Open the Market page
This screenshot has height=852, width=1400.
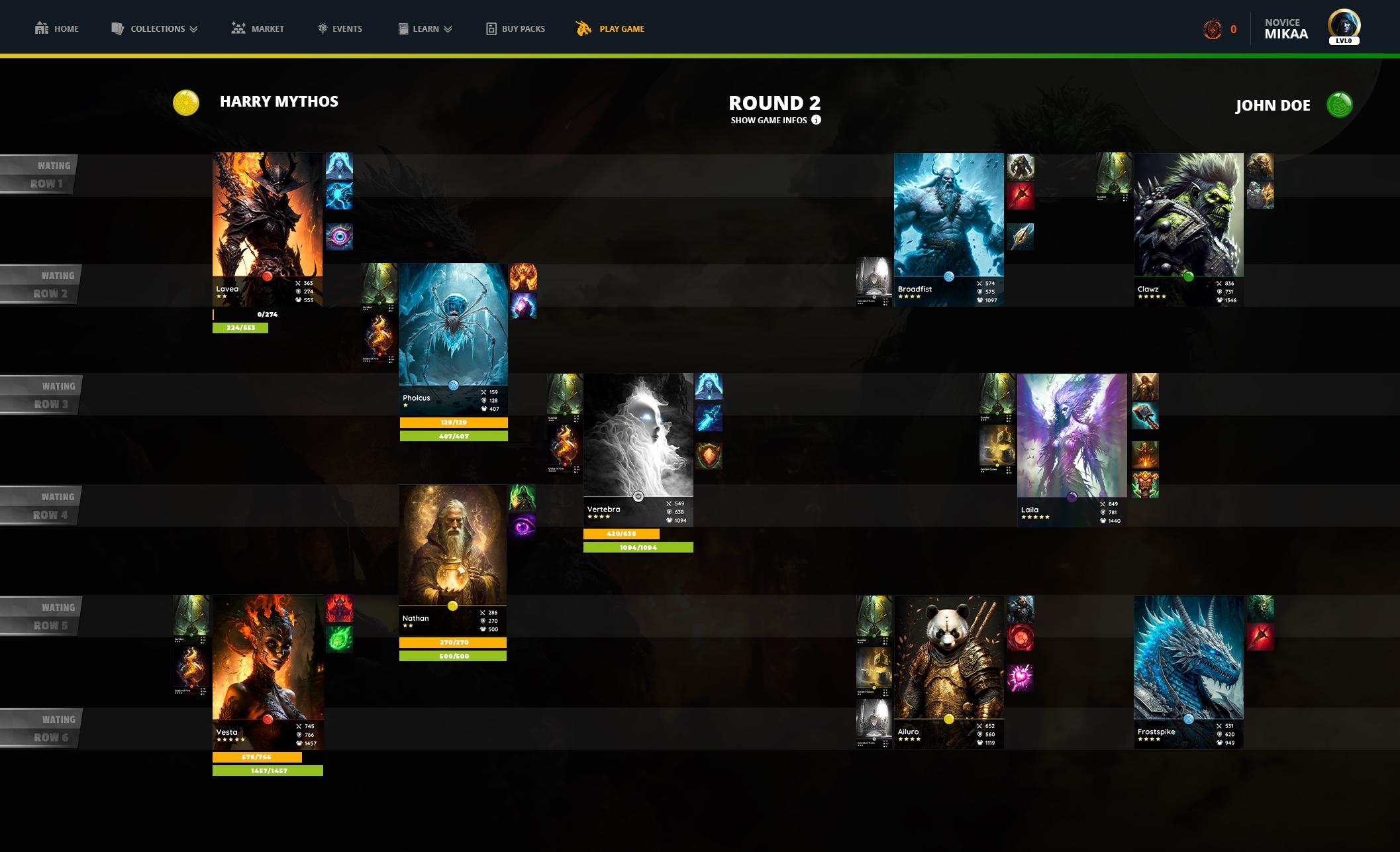pyautogui.click(x=258, y=28)
